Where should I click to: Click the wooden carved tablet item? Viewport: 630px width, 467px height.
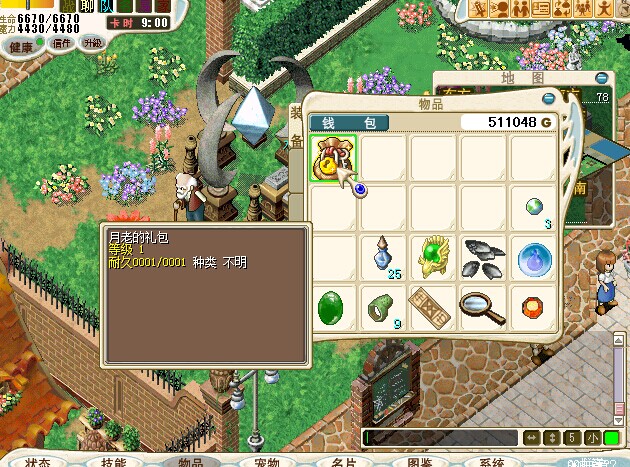[x=433, y=307]
